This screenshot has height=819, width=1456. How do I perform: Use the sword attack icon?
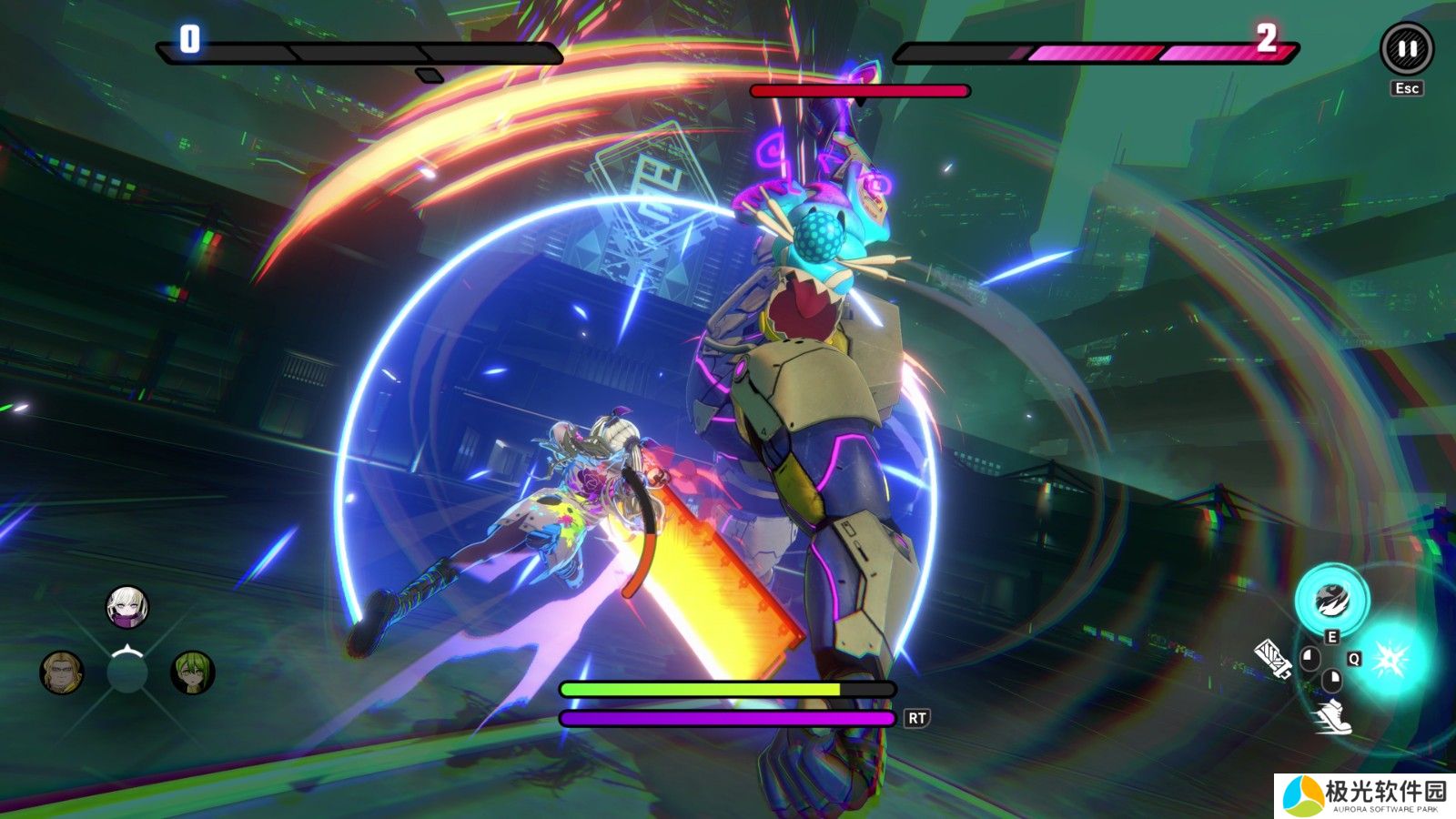[1272, 659]
